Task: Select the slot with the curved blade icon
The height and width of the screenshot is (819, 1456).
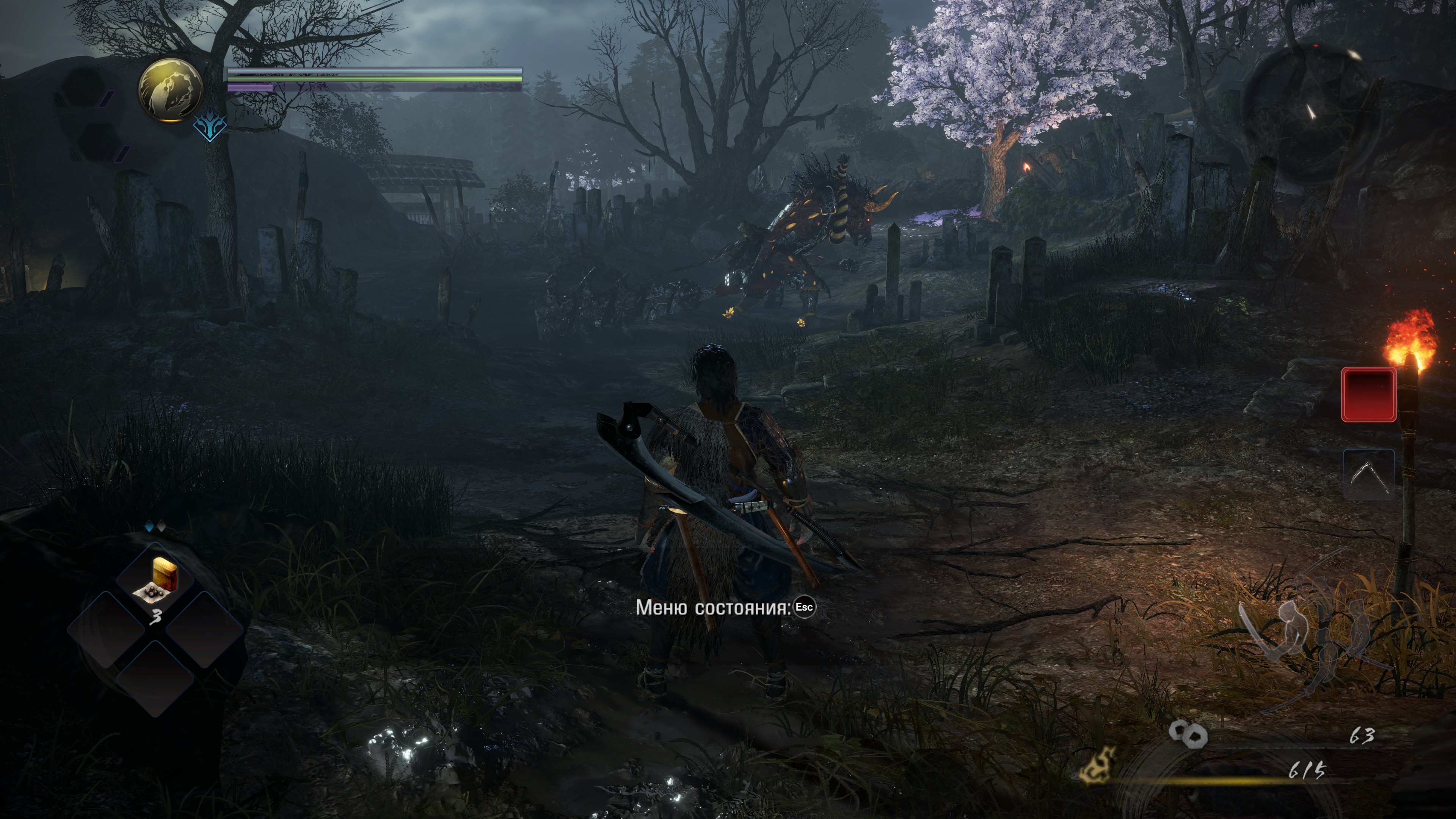Action: pyautogui.click(x=1368, y=475)
